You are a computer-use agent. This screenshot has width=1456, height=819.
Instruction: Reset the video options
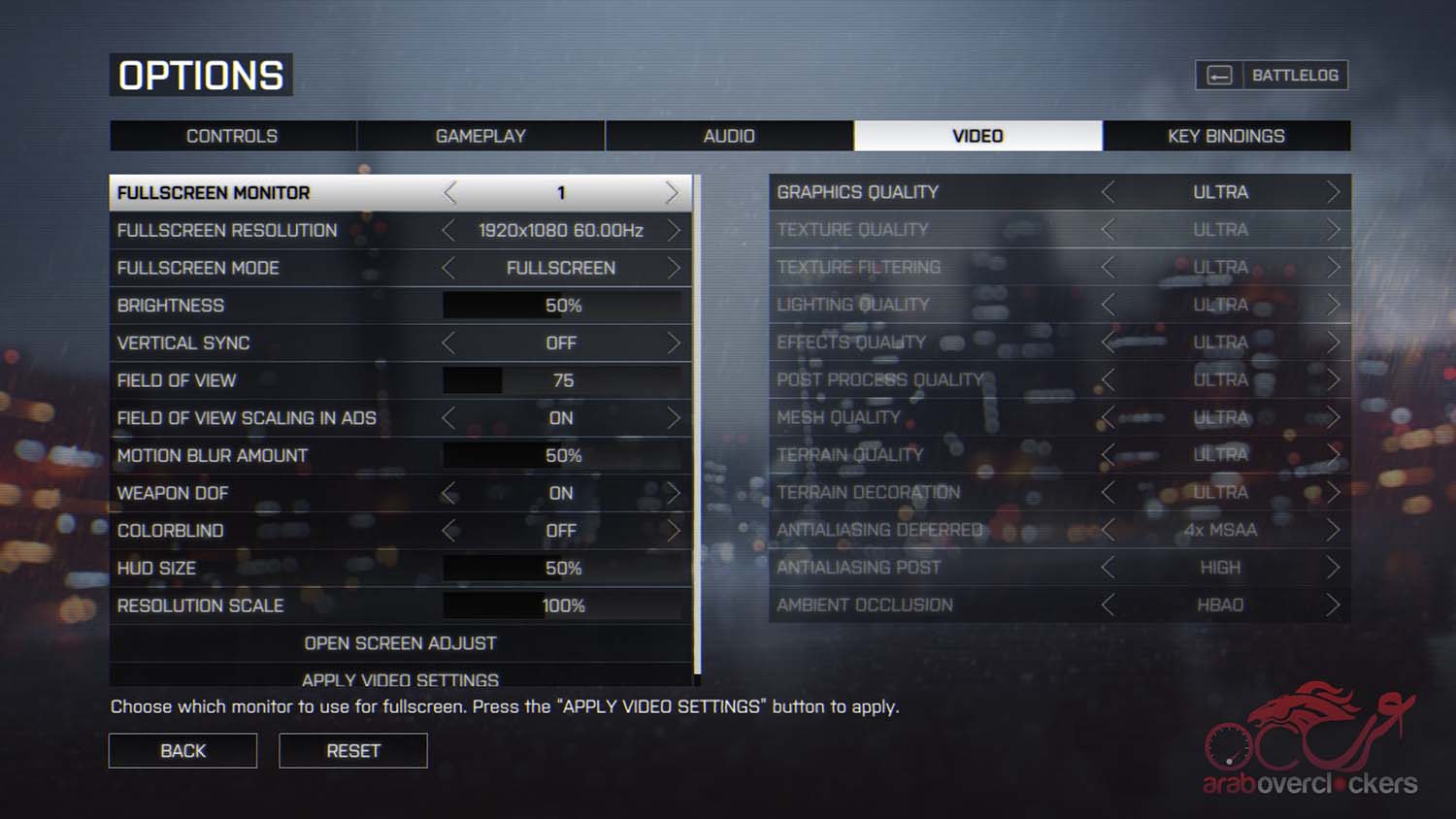(353, 751)
